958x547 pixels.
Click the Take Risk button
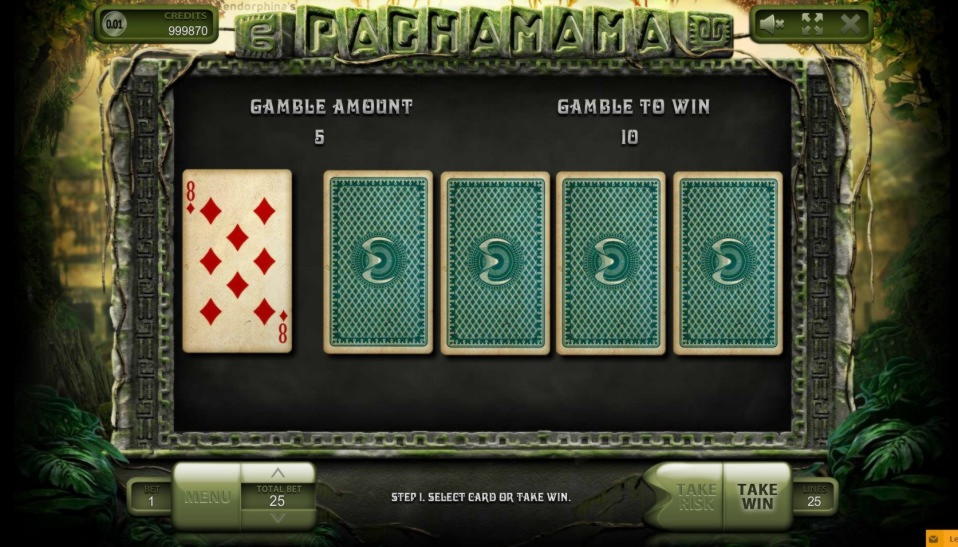point(694,496)
